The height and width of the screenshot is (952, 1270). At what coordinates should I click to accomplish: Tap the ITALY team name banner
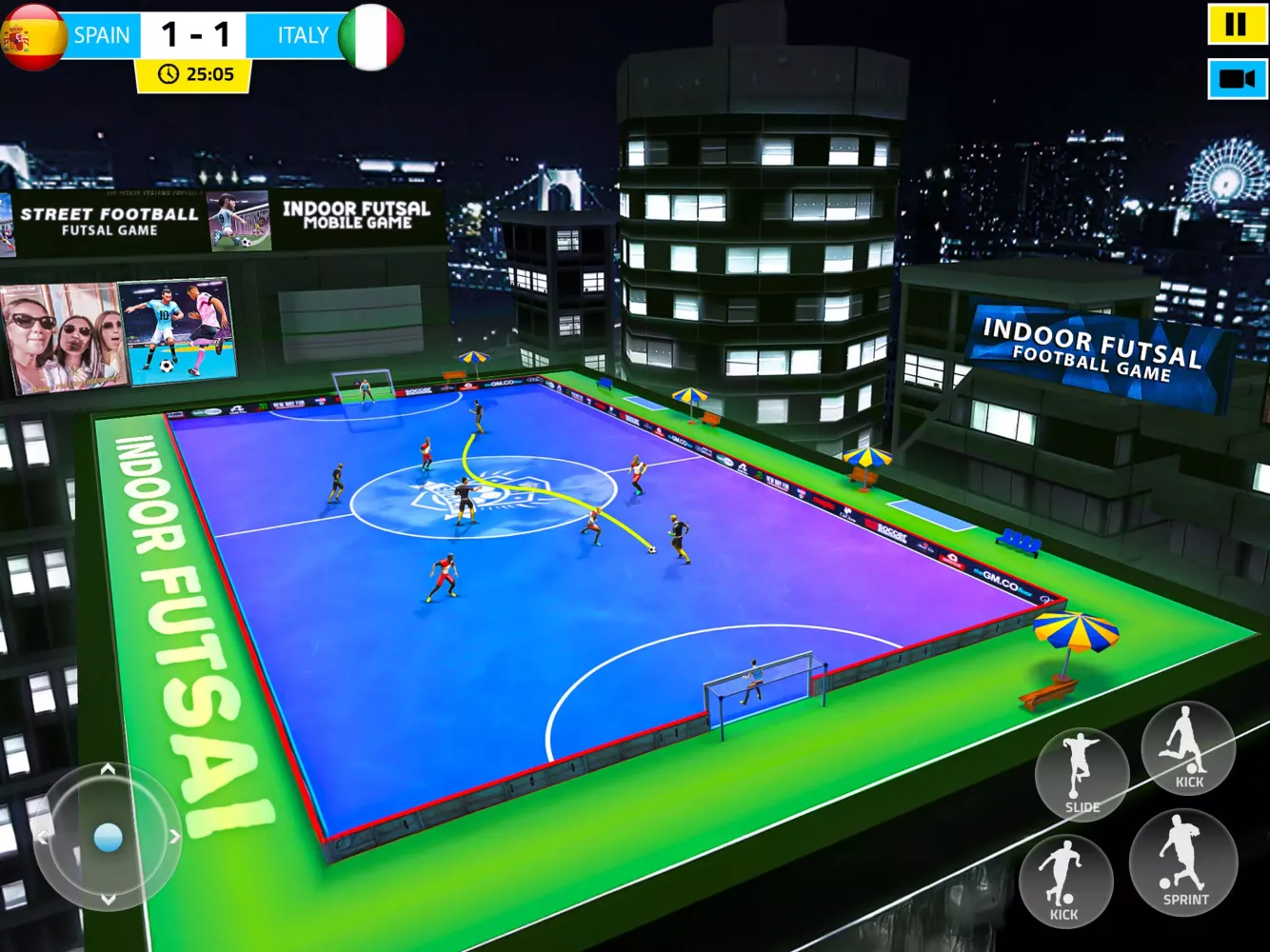pyautogui.click(x=301, y=36)
